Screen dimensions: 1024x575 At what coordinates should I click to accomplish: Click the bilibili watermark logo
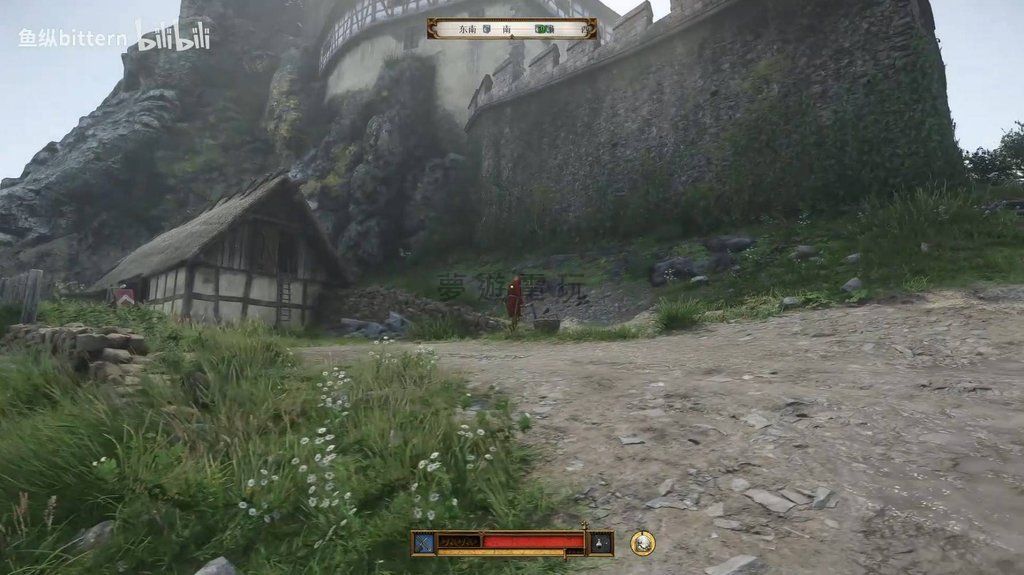[173, 37]
